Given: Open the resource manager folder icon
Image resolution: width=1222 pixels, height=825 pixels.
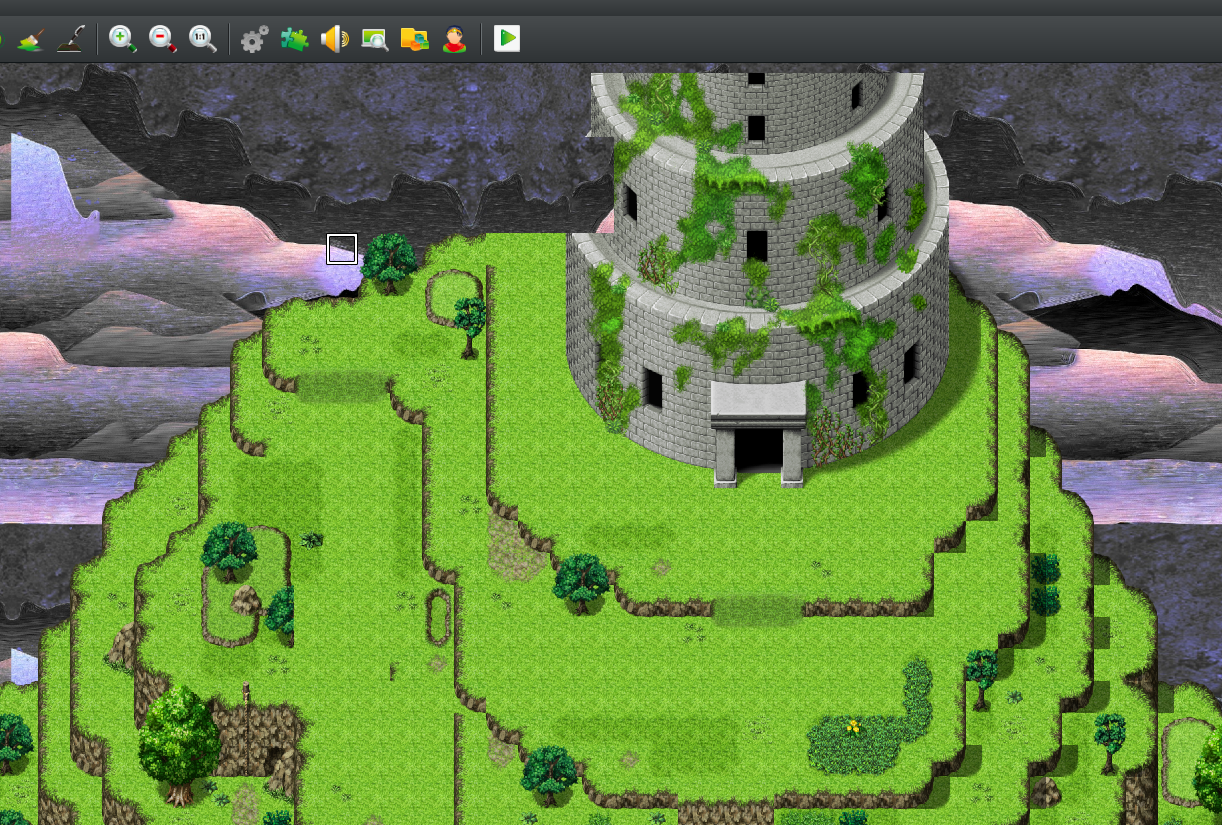Looking at the screenshot, I should point(414,40).
